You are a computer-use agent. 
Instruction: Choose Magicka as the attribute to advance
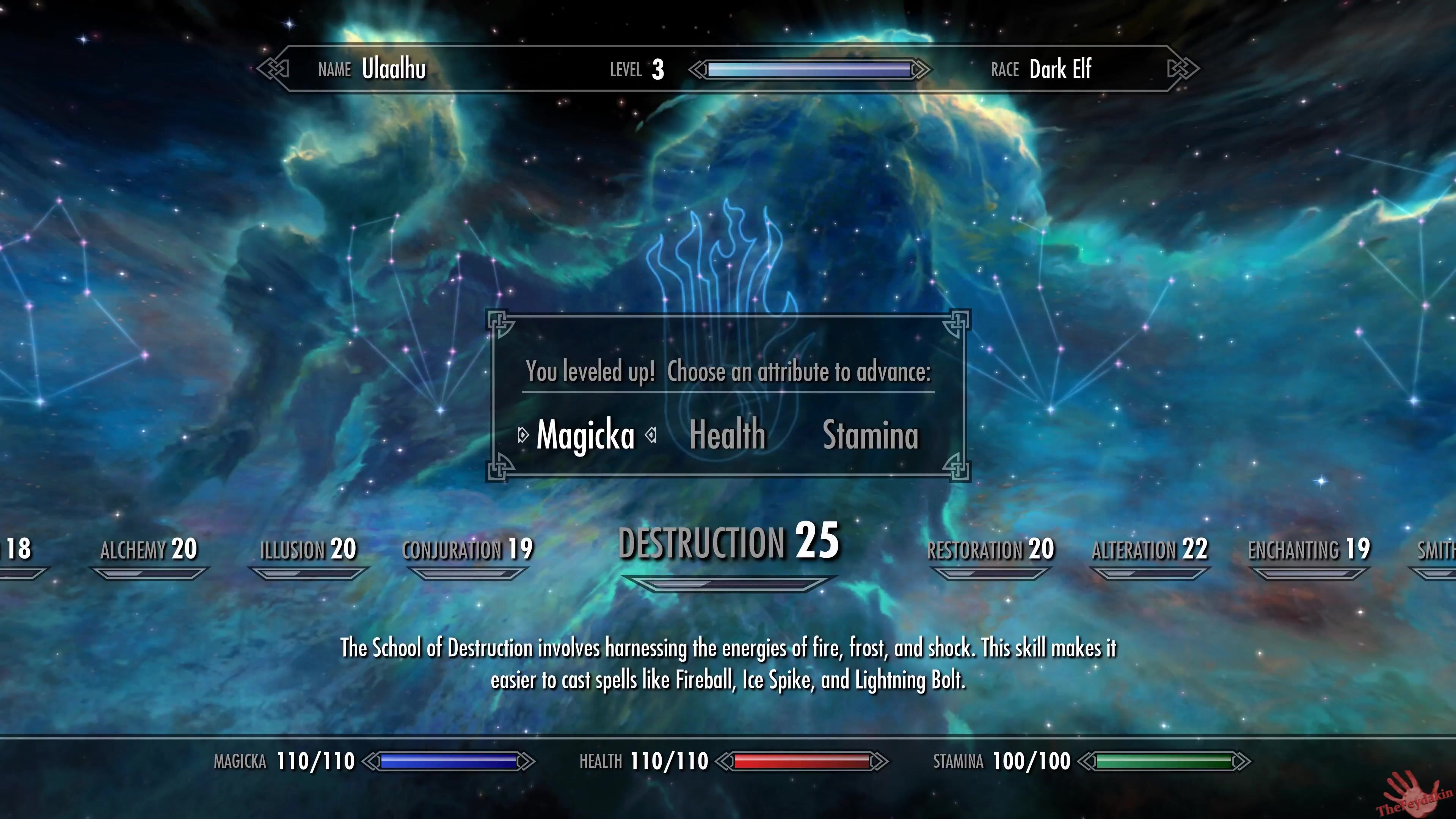(x=585, y=435)
